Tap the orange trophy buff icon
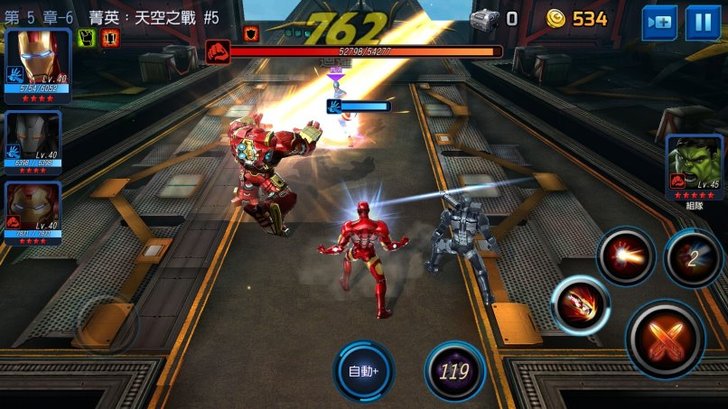This screenshot has width=728, height=409. point(109,37)
